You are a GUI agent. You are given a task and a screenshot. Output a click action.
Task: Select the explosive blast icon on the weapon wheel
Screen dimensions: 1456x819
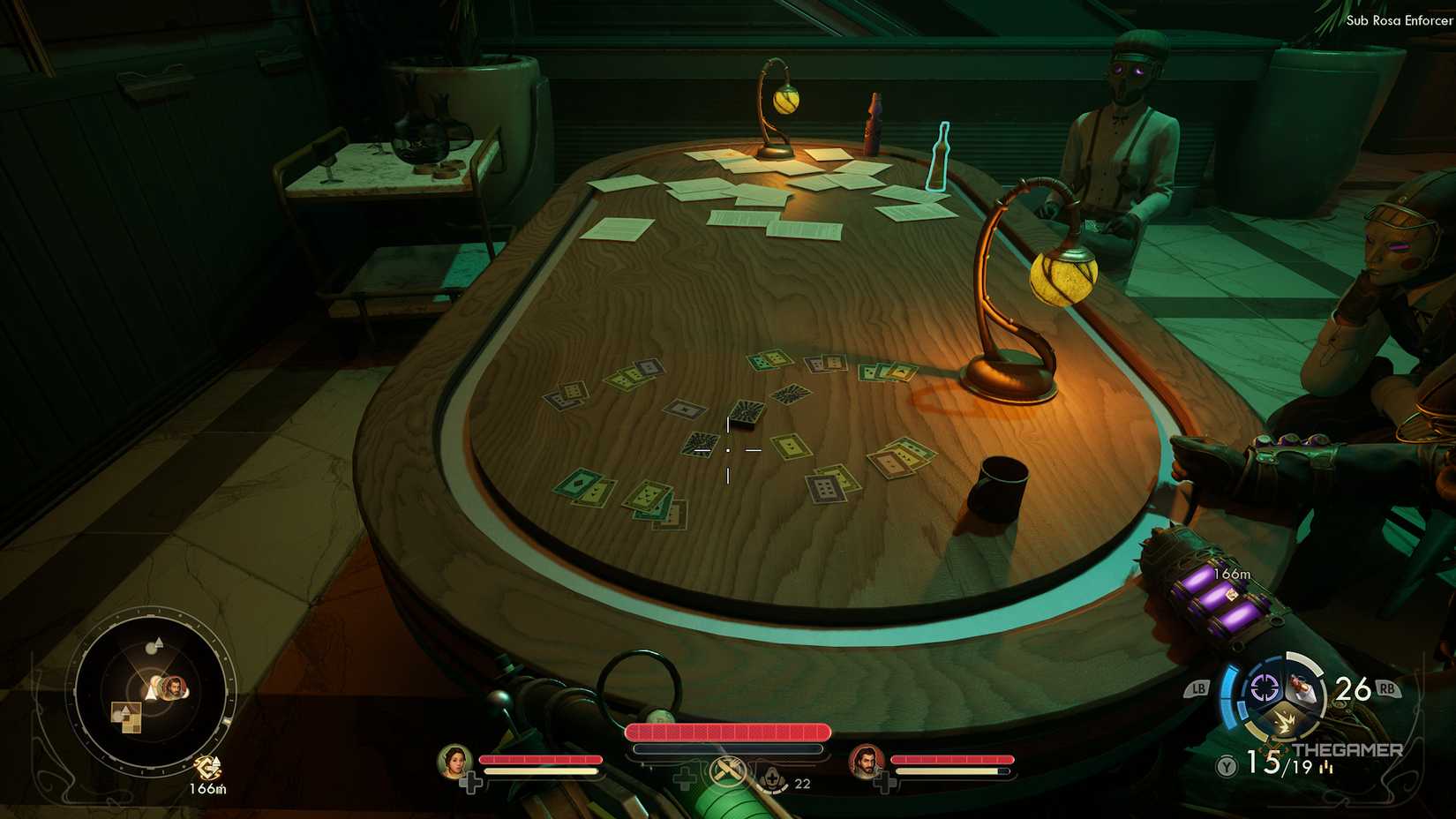[1286, 721]
